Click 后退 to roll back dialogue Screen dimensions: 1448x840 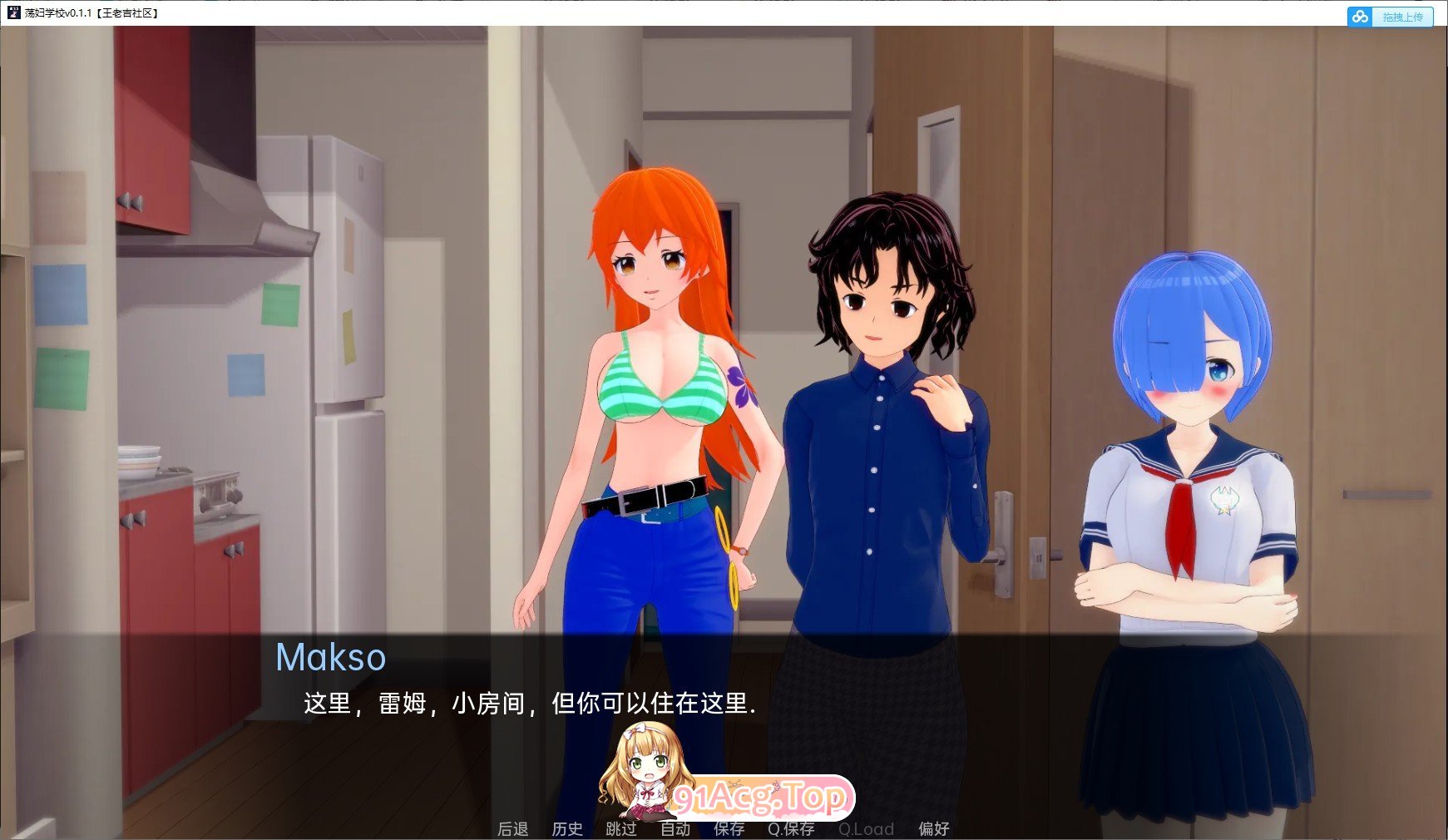(x=511, y=828)
